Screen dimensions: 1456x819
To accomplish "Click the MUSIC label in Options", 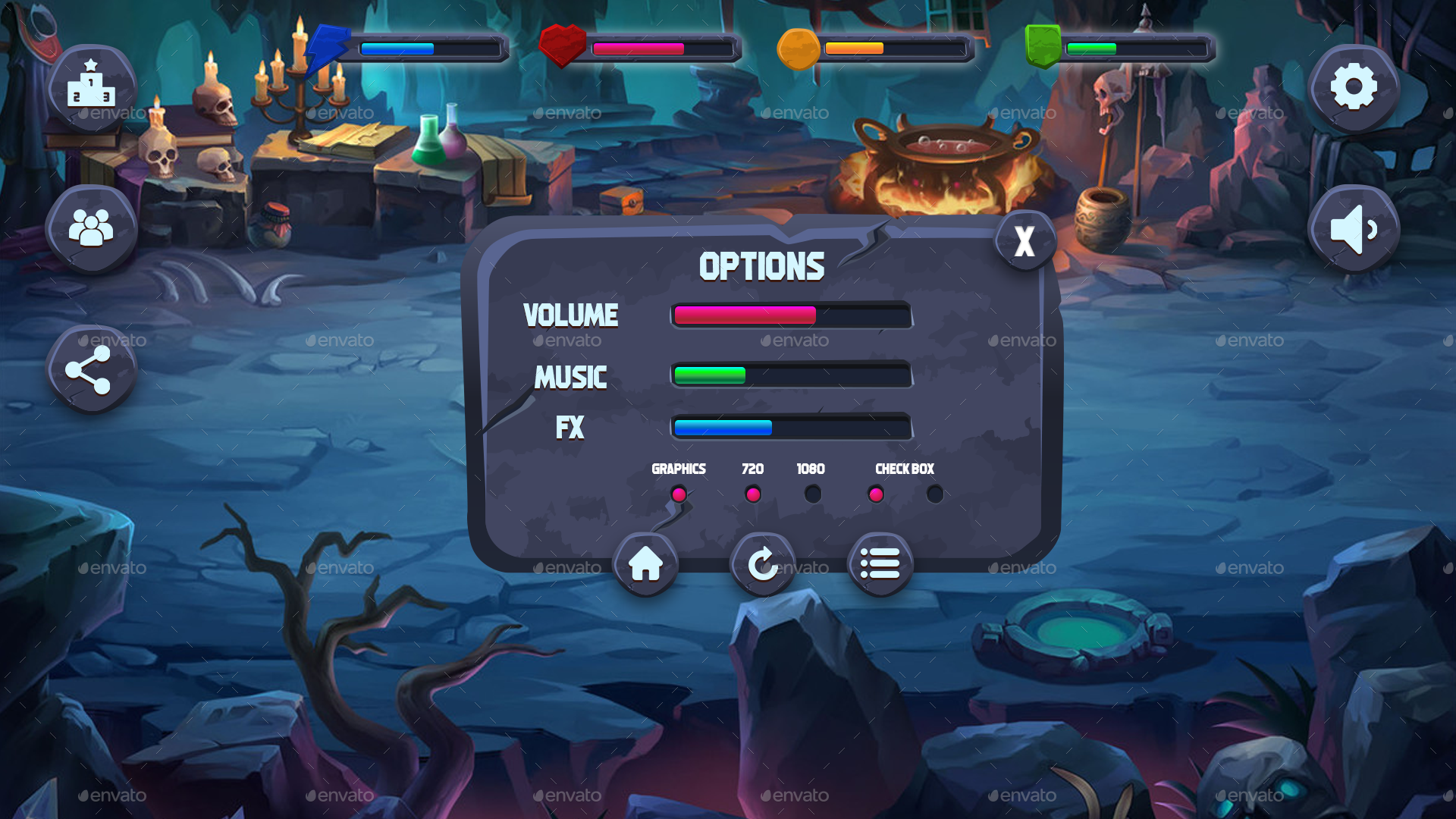I will pyautogui.click(x=570, y=377).
